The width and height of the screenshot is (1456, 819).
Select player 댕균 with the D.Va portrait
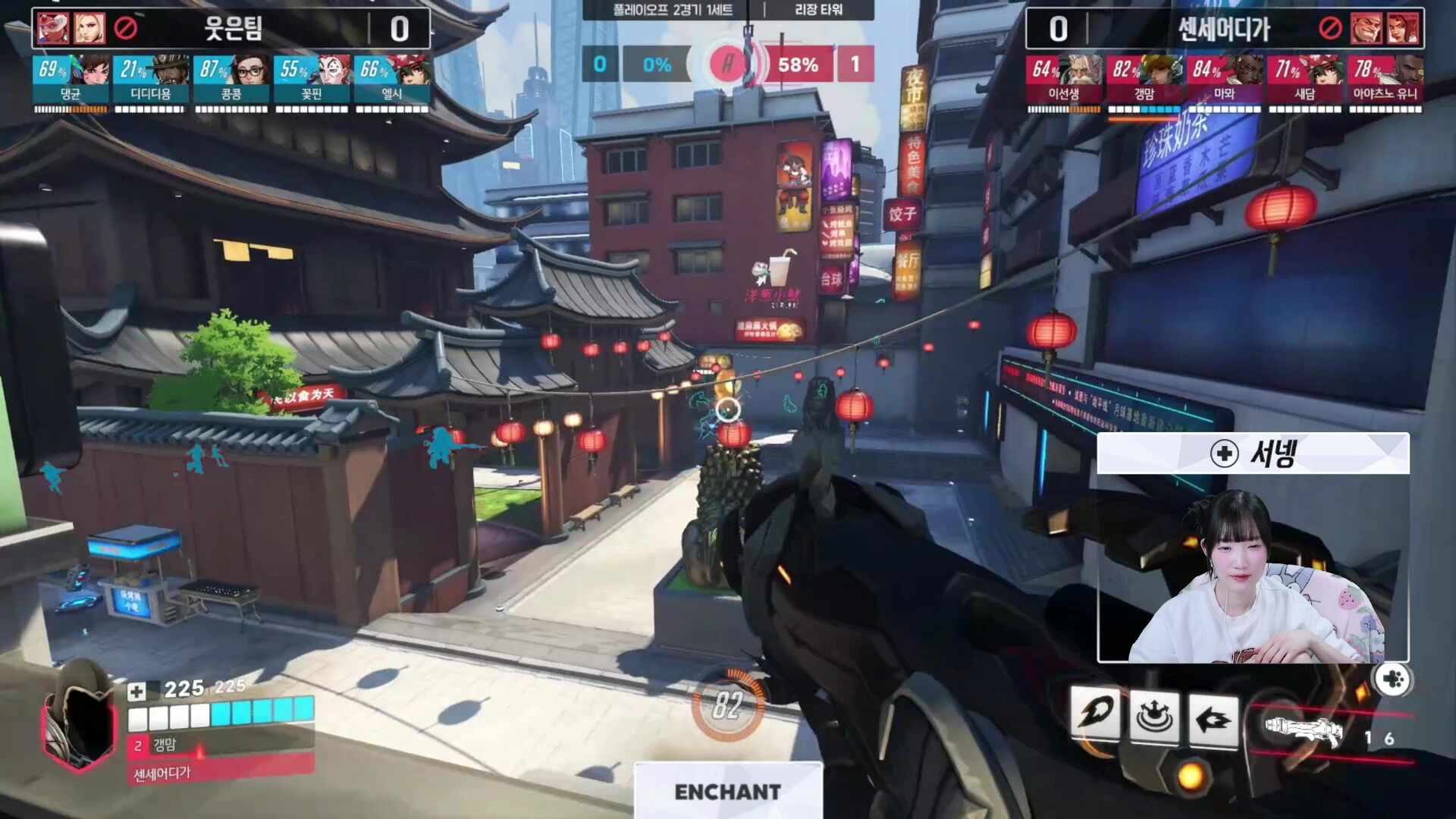click(x=71, y=79)
